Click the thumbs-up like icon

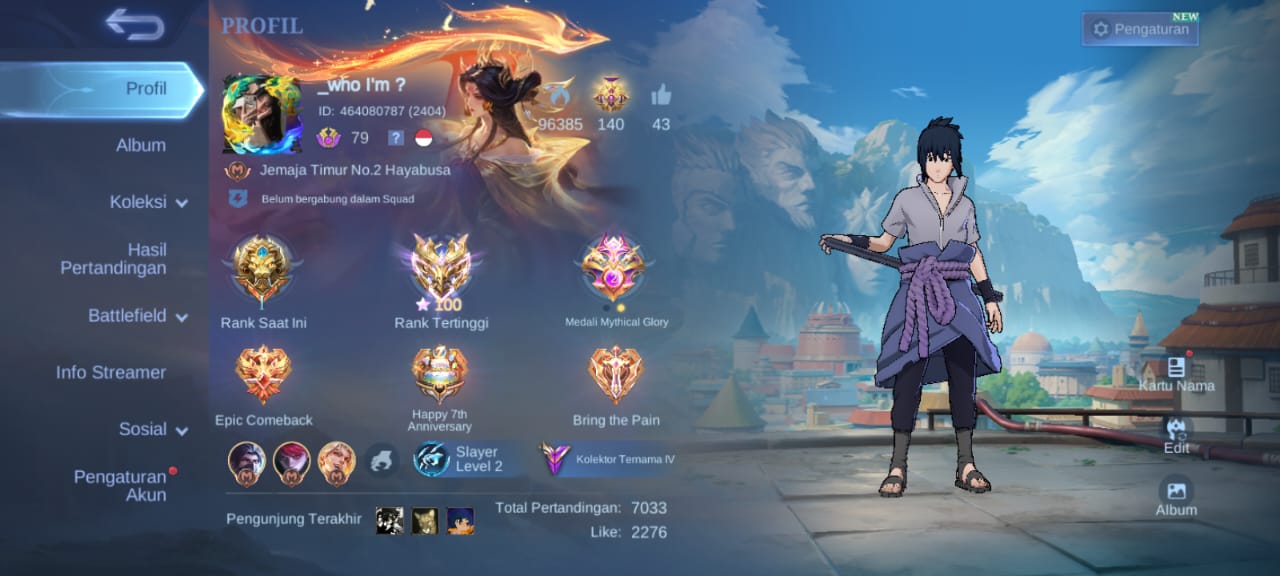click(661, 97)
